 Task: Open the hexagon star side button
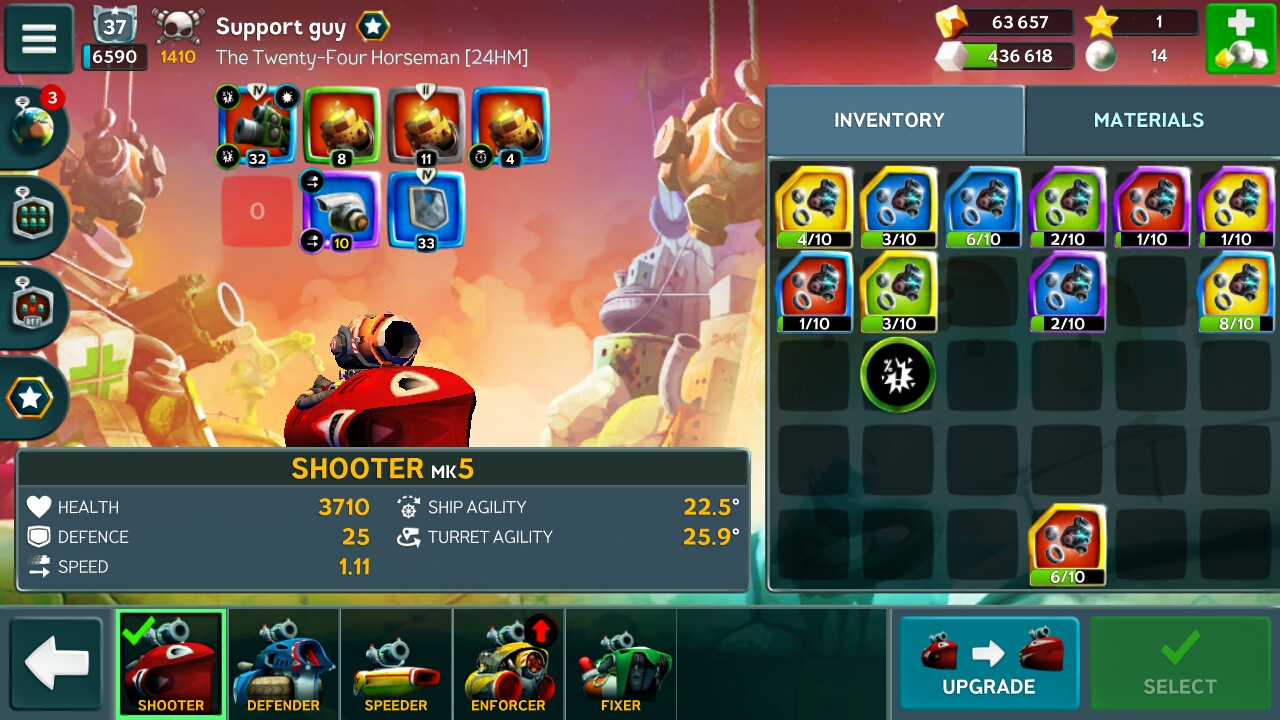pyautogui.click(x=30, y=398)
